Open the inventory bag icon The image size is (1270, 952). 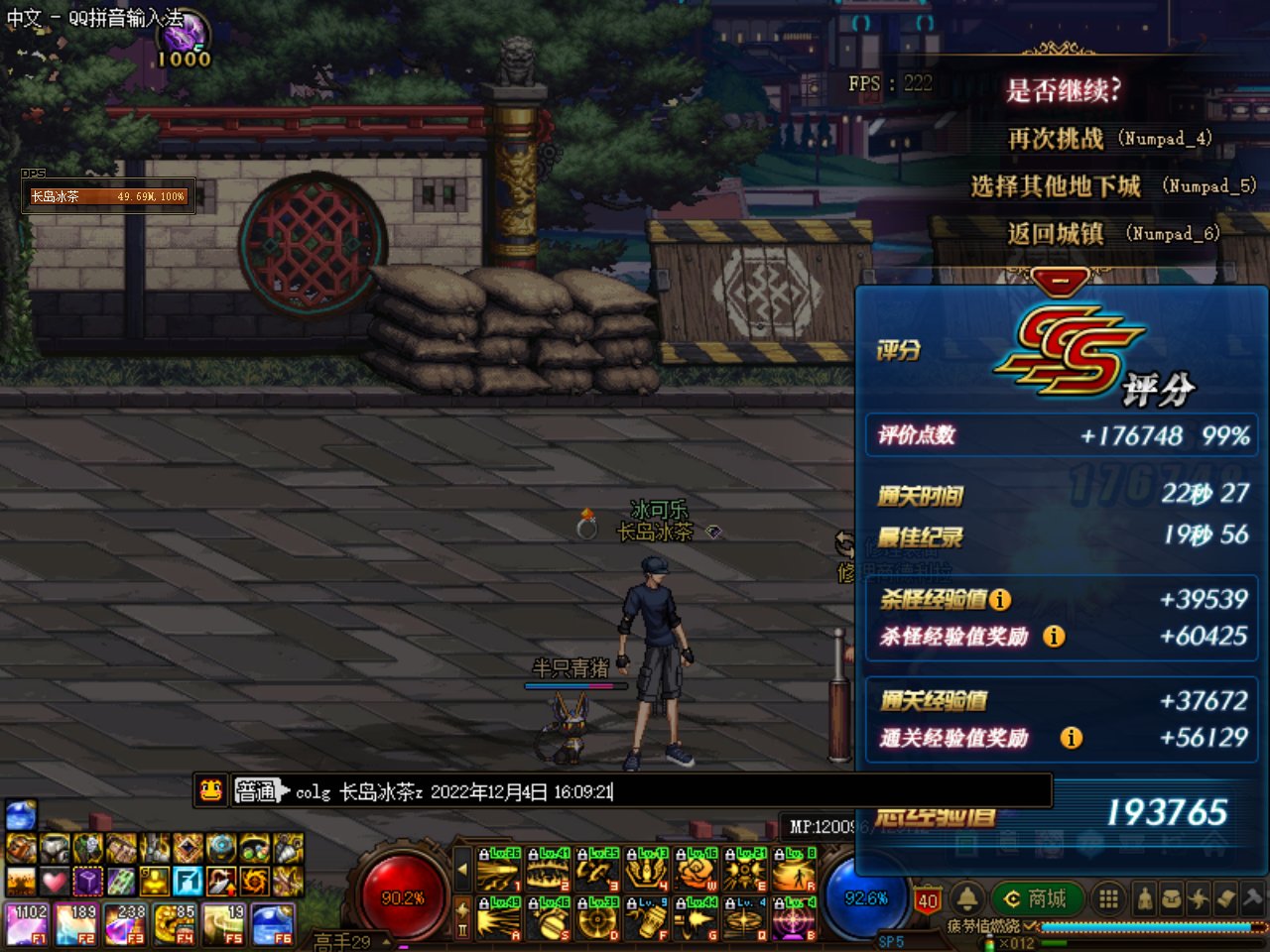(x=1172, y=898)
